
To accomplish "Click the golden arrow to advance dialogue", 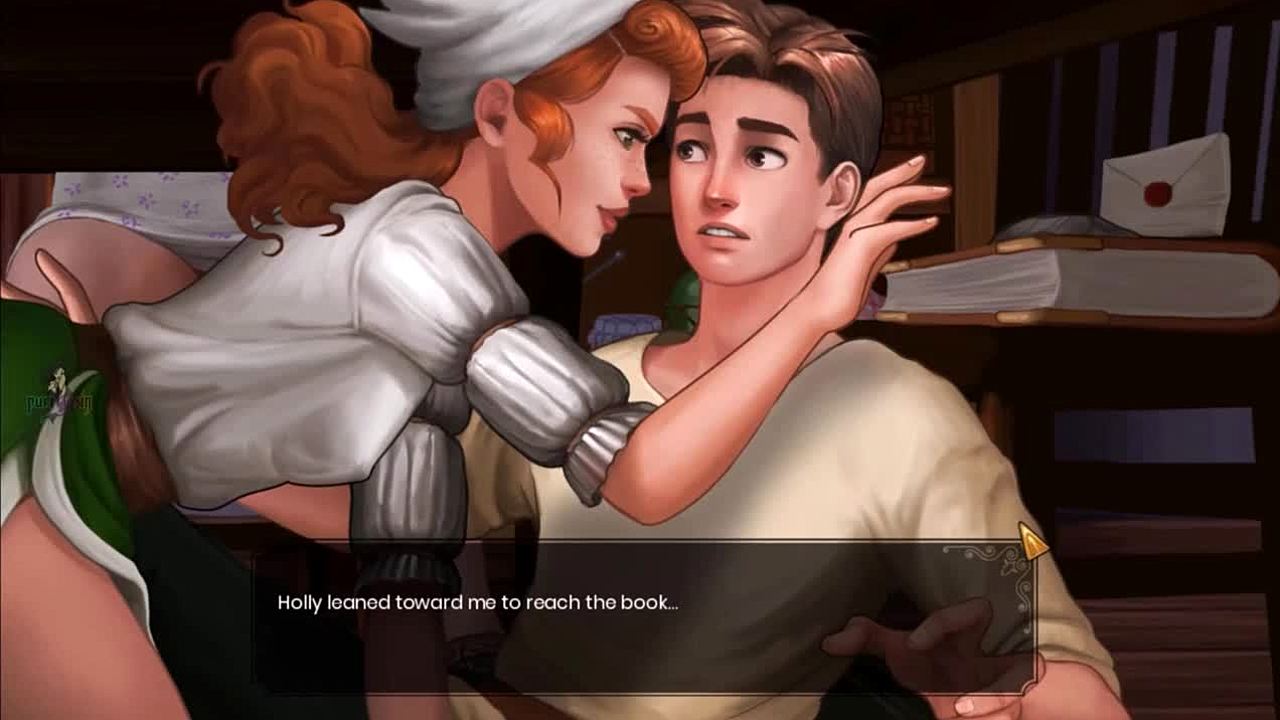I will click(x=1031, y=542).
